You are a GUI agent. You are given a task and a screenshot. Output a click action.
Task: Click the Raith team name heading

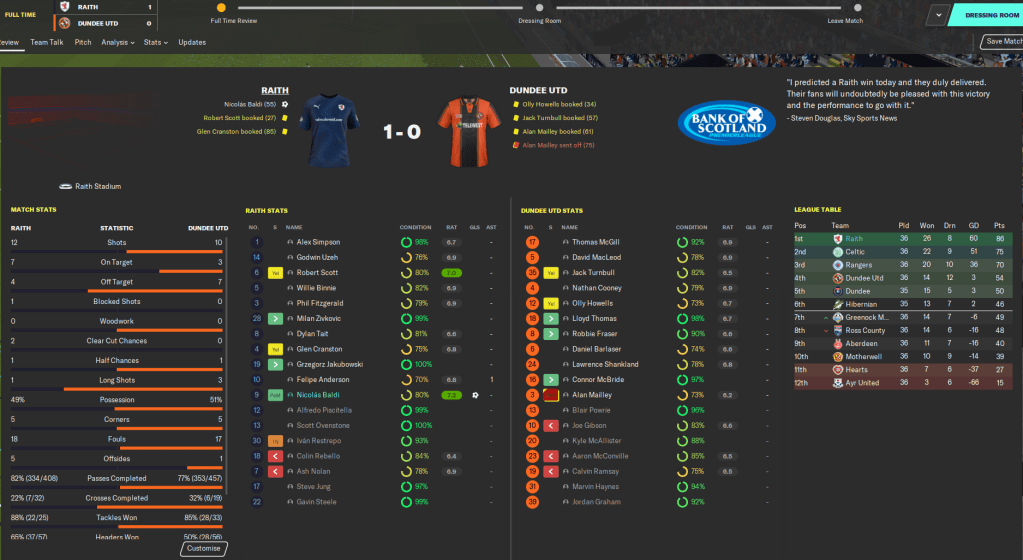click(x=274, y=90)
